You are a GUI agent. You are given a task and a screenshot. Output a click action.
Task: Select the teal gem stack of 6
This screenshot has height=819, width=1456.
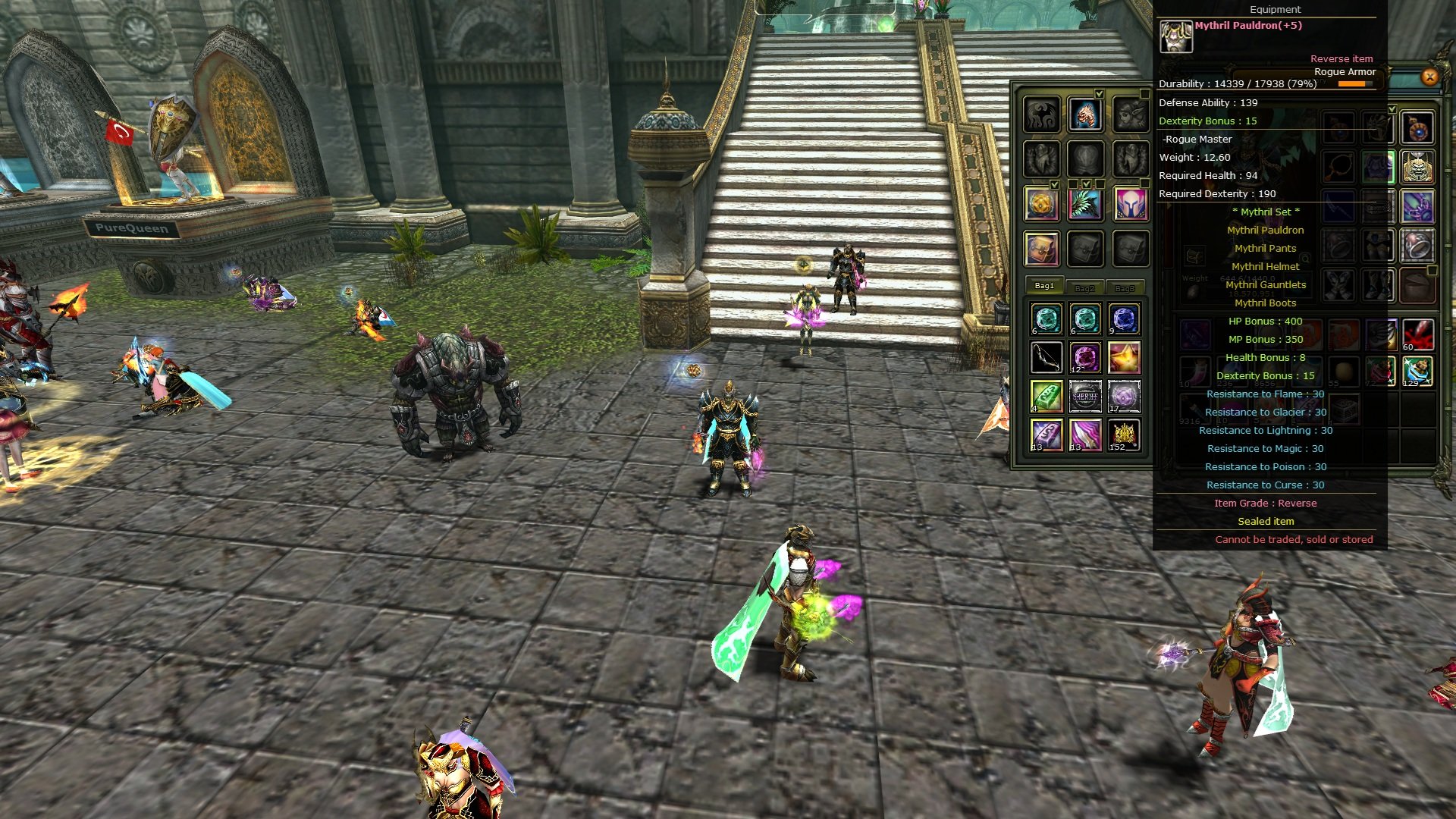1046,318
